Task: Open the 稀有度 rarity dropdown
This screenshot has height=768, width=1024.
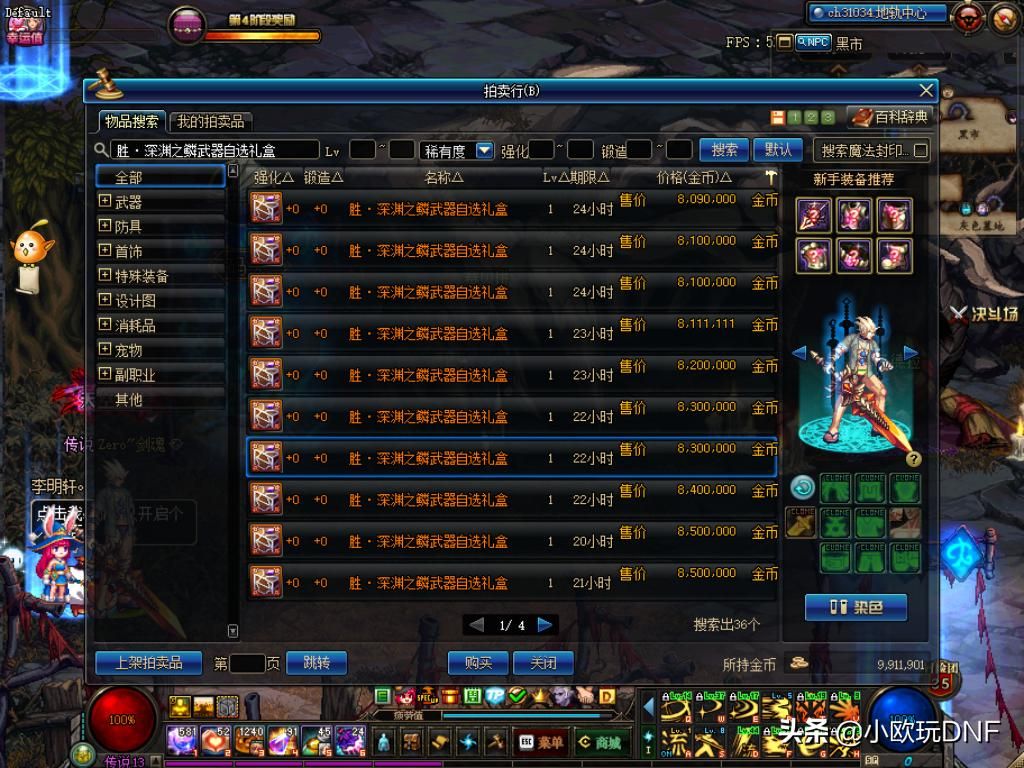Action: coord(485,151)
